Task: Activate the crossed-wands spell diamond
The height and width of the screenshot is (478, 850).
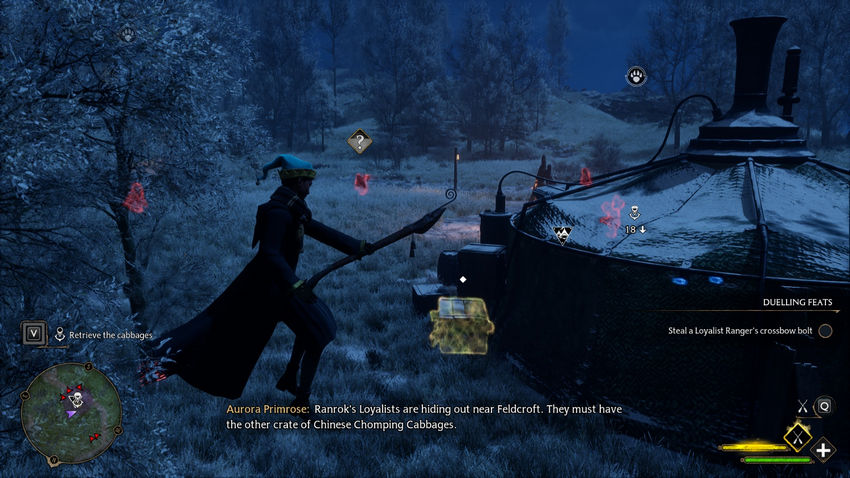Action: 797,436
